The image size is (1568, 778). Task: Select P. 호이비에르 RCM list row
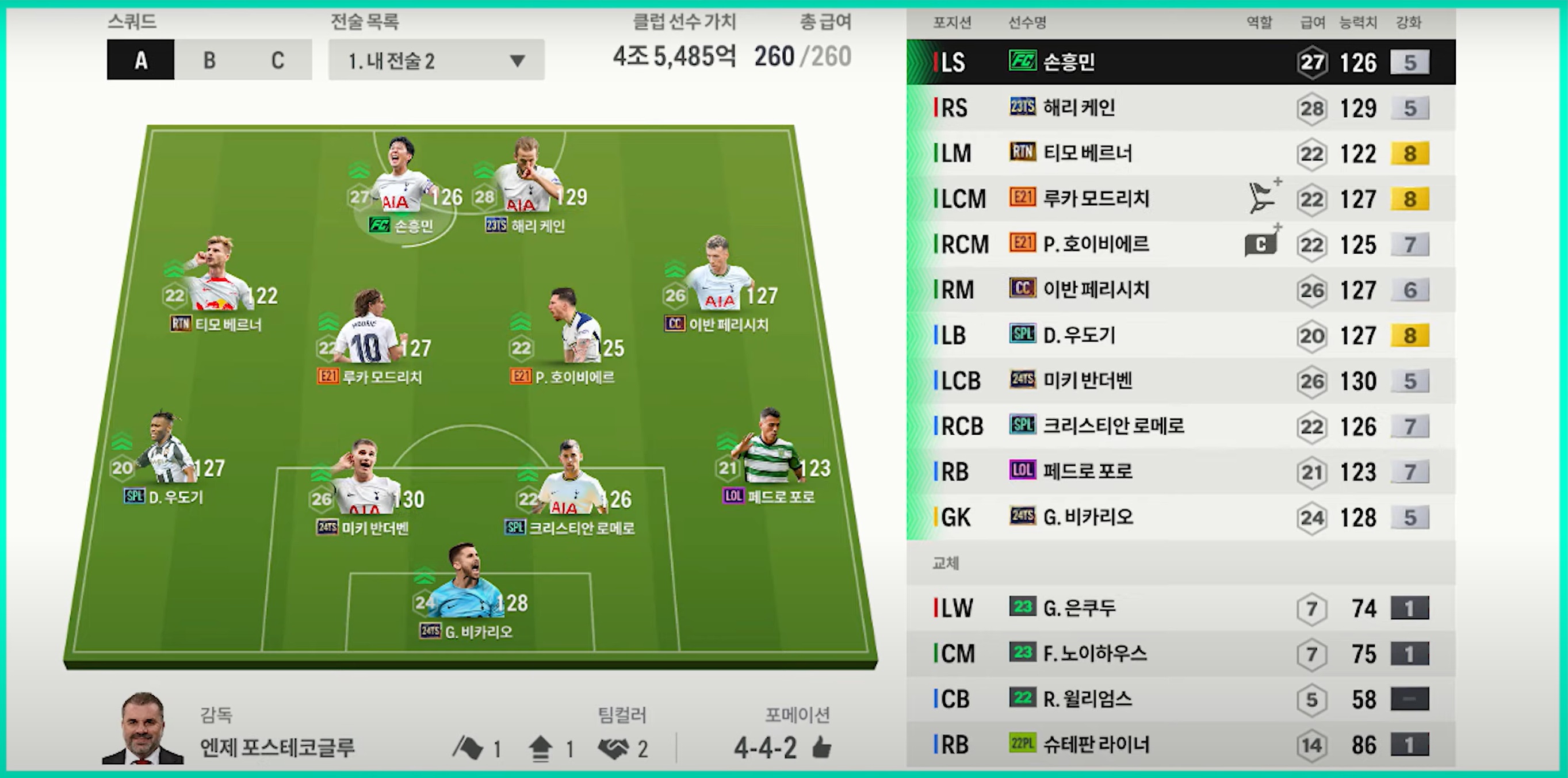tap(1180, 244)
